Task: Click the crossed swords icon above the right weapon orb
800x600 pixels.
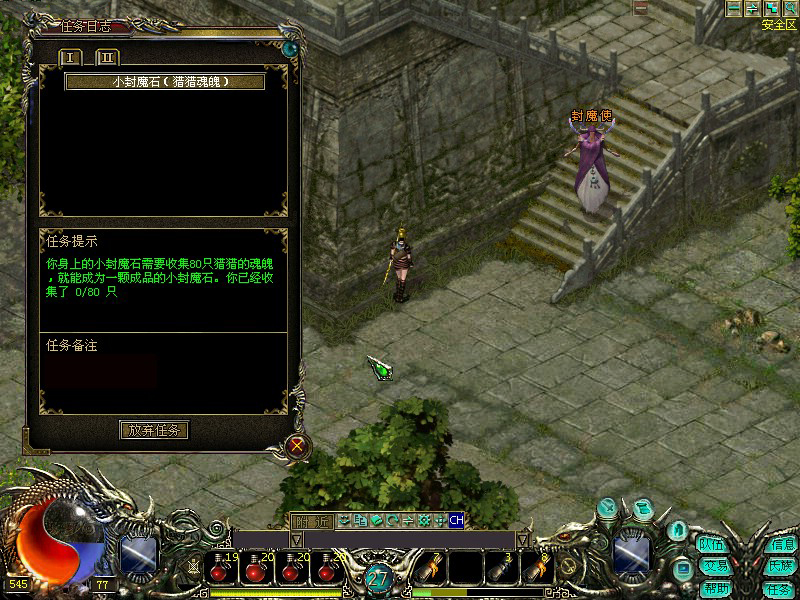Action: point(607,508)
